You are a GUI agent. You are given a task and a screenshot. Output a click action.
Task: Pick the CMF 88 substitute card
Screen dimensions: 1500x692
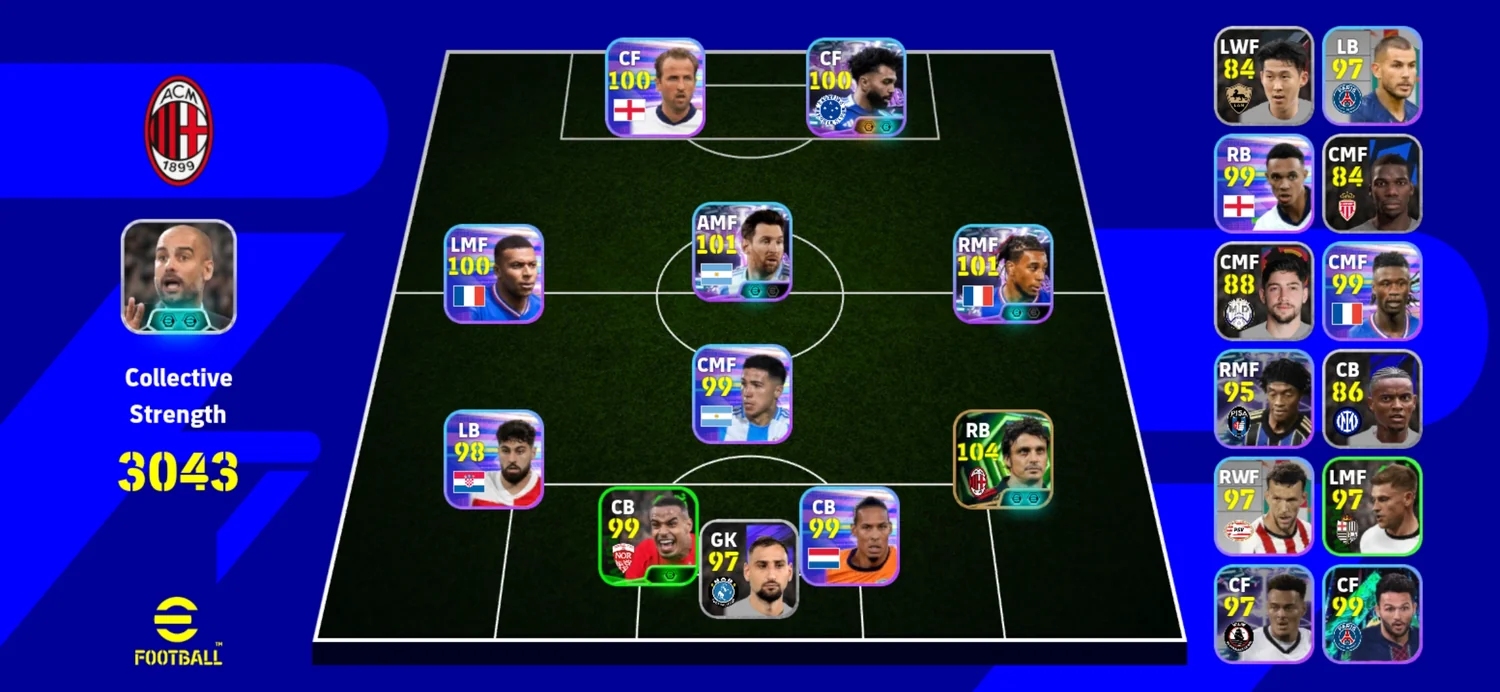point(1263,291)
